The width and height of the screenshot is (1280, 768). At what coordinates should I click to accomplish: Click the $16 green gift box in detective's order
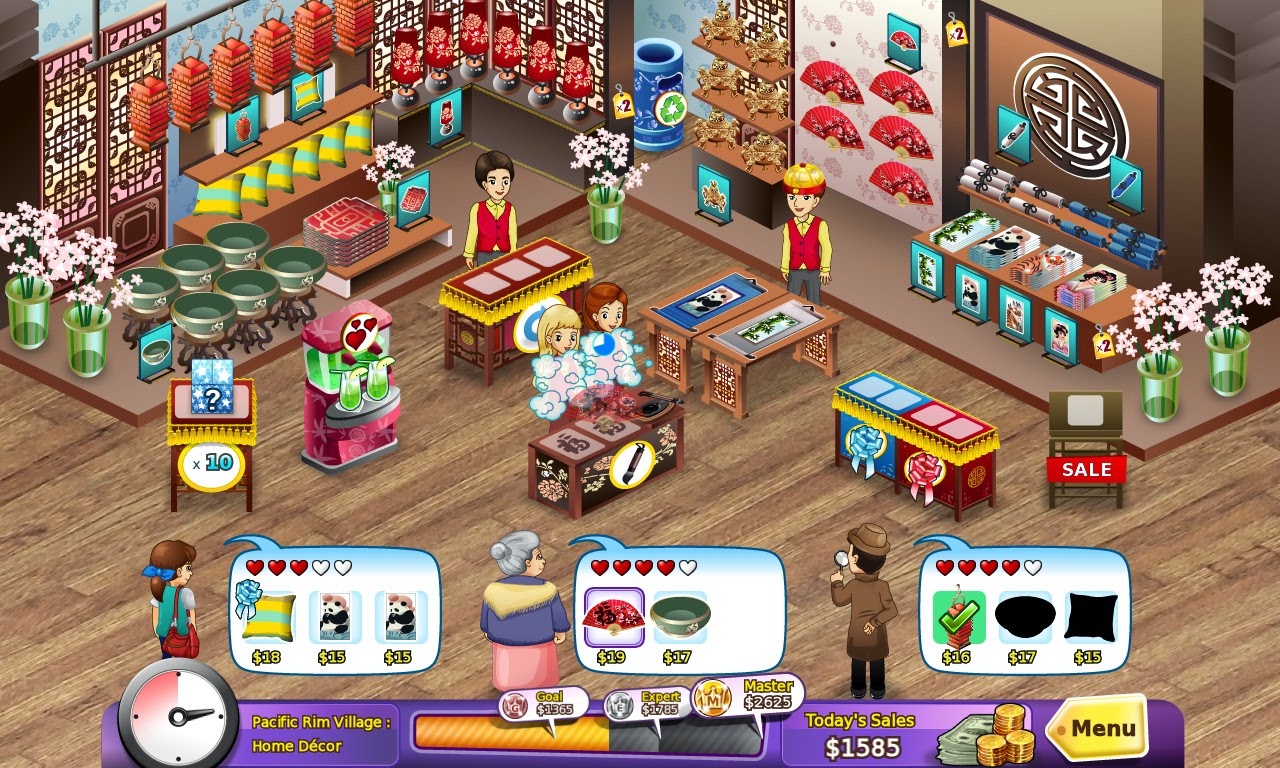point(958,617)
